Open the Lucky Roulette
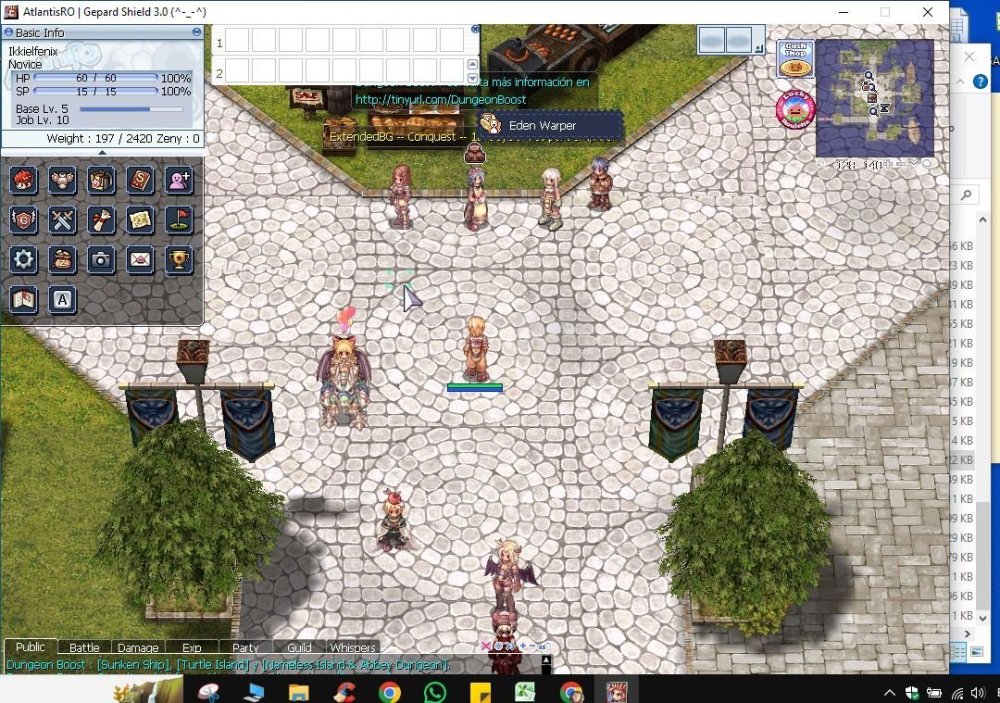The image size is (1000, 703). click(795, 109)
